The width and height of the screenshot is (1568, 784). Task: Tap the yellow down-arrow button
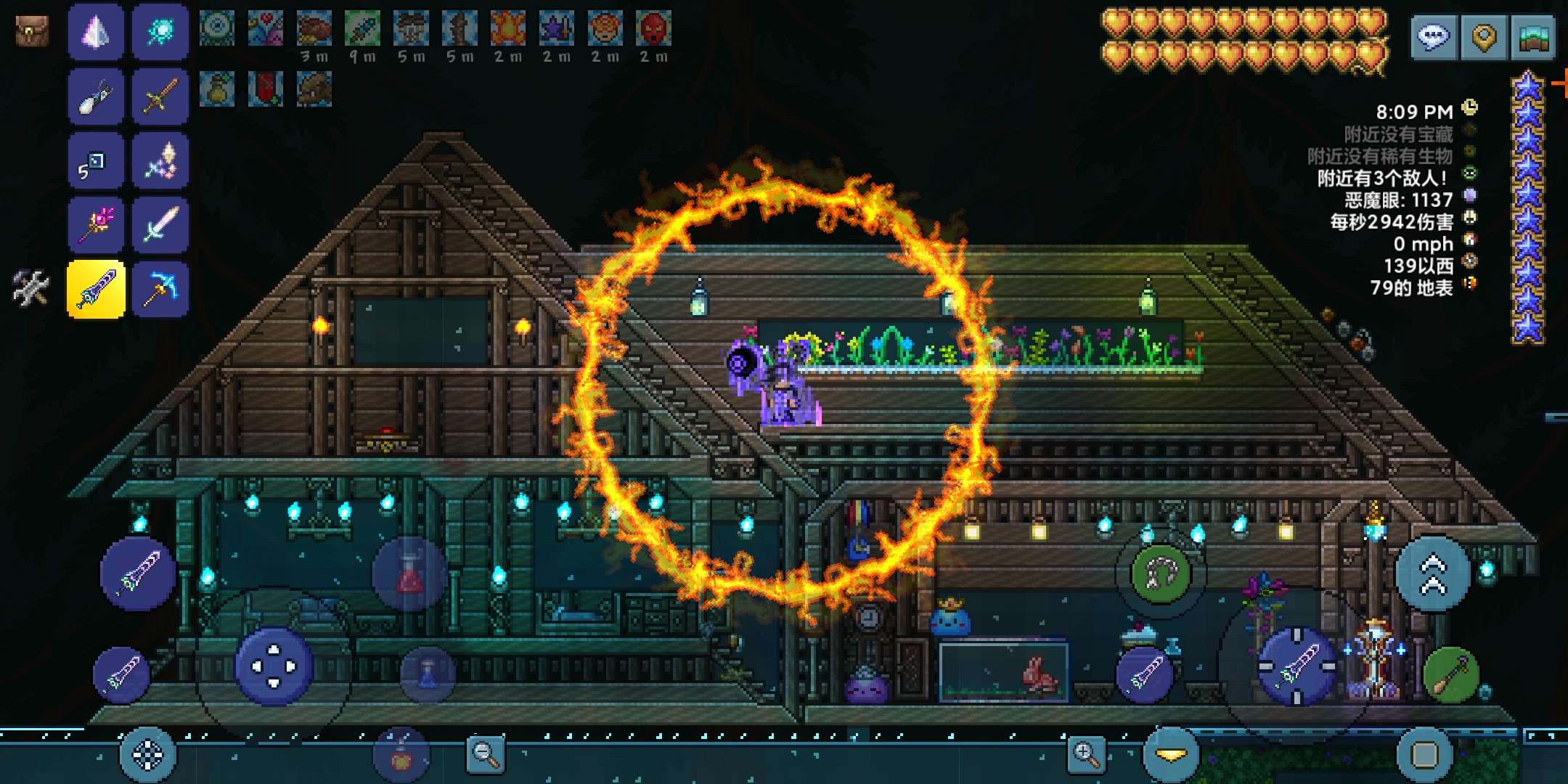click(x=1170, y=755)
